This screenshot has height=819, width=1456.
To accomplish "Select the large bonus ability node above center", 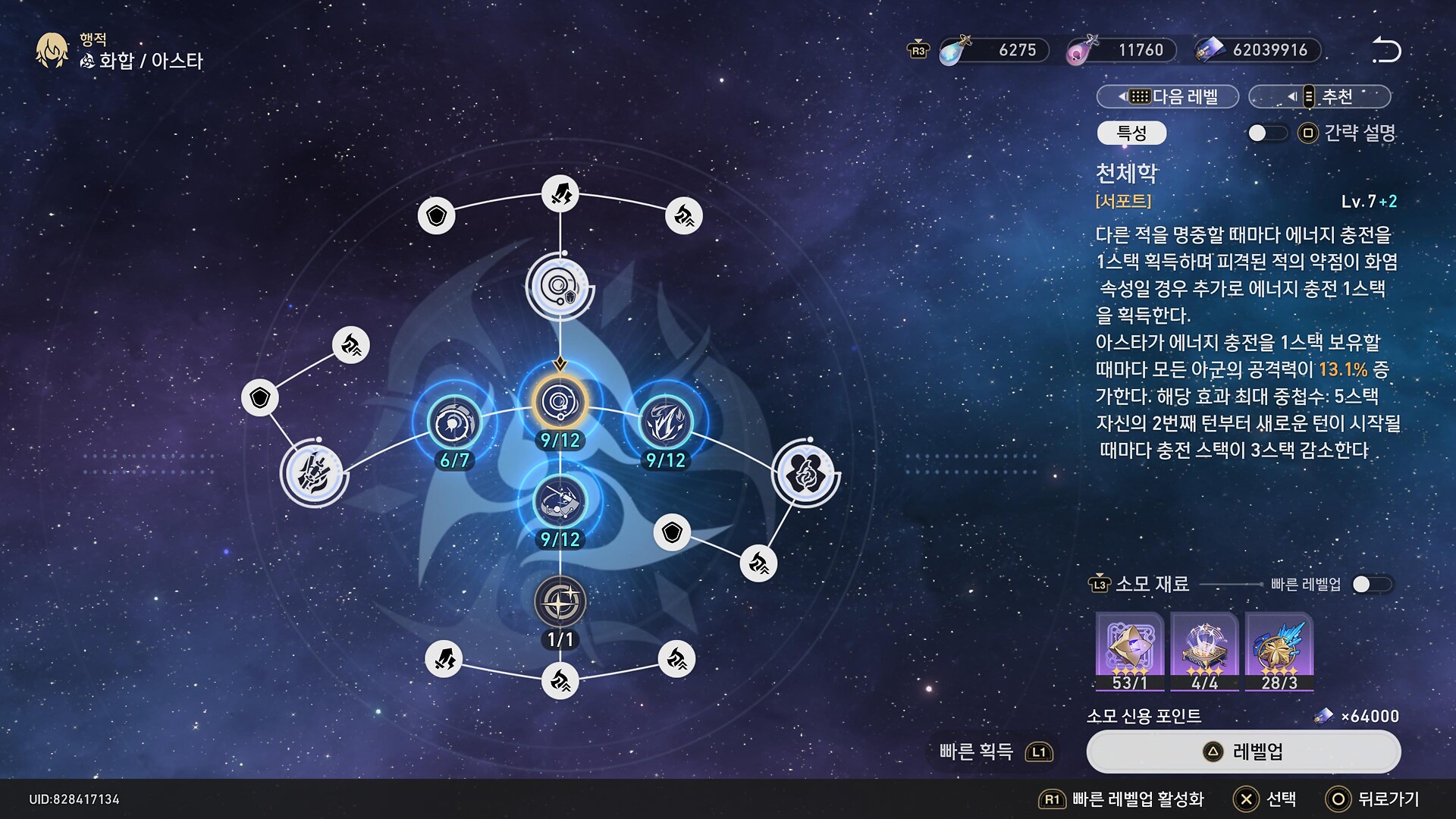I will click(560, 287).
